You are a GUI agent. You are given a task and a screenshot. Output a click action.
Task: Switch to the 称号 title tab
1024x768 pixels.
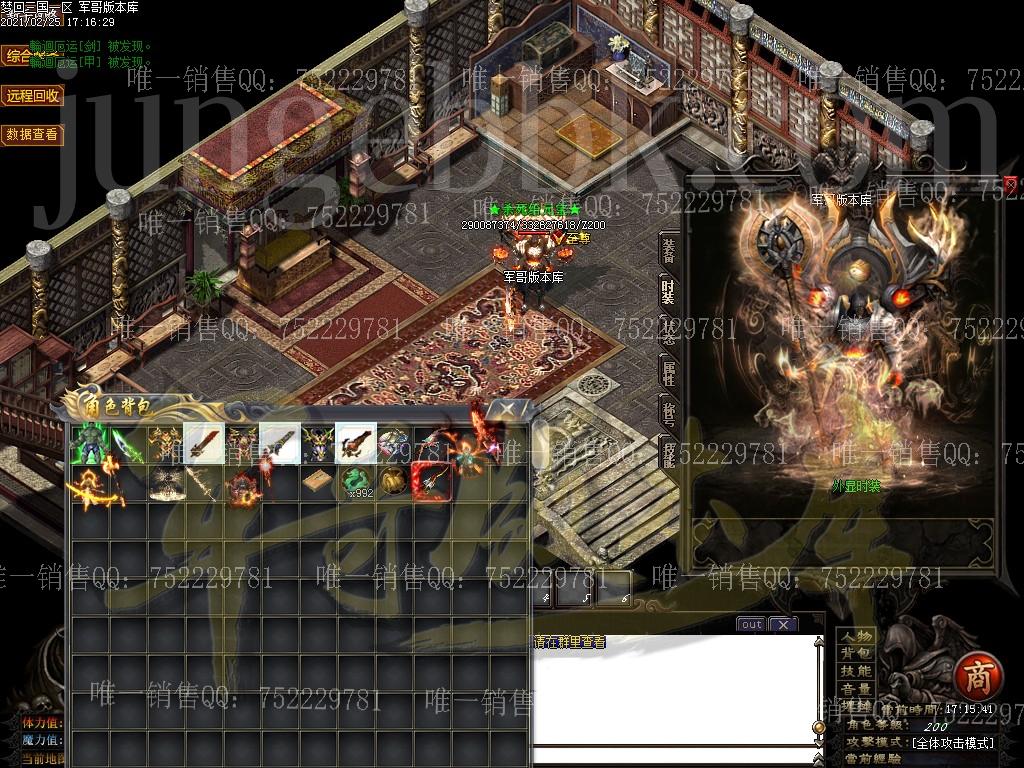pyautogui.click(x=668, y=412)
